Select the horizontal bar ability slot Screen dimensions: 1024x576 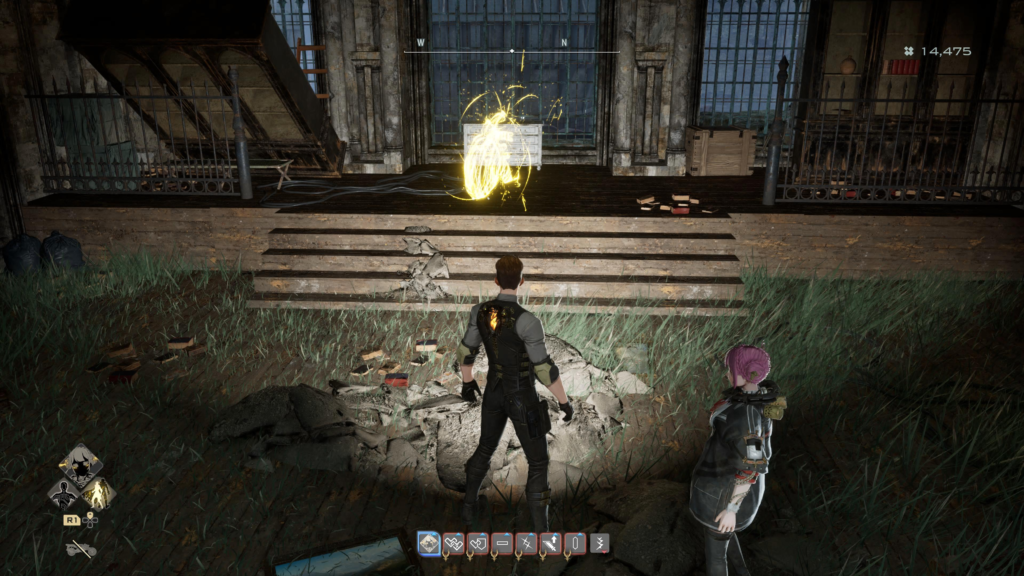click(502, 543)
